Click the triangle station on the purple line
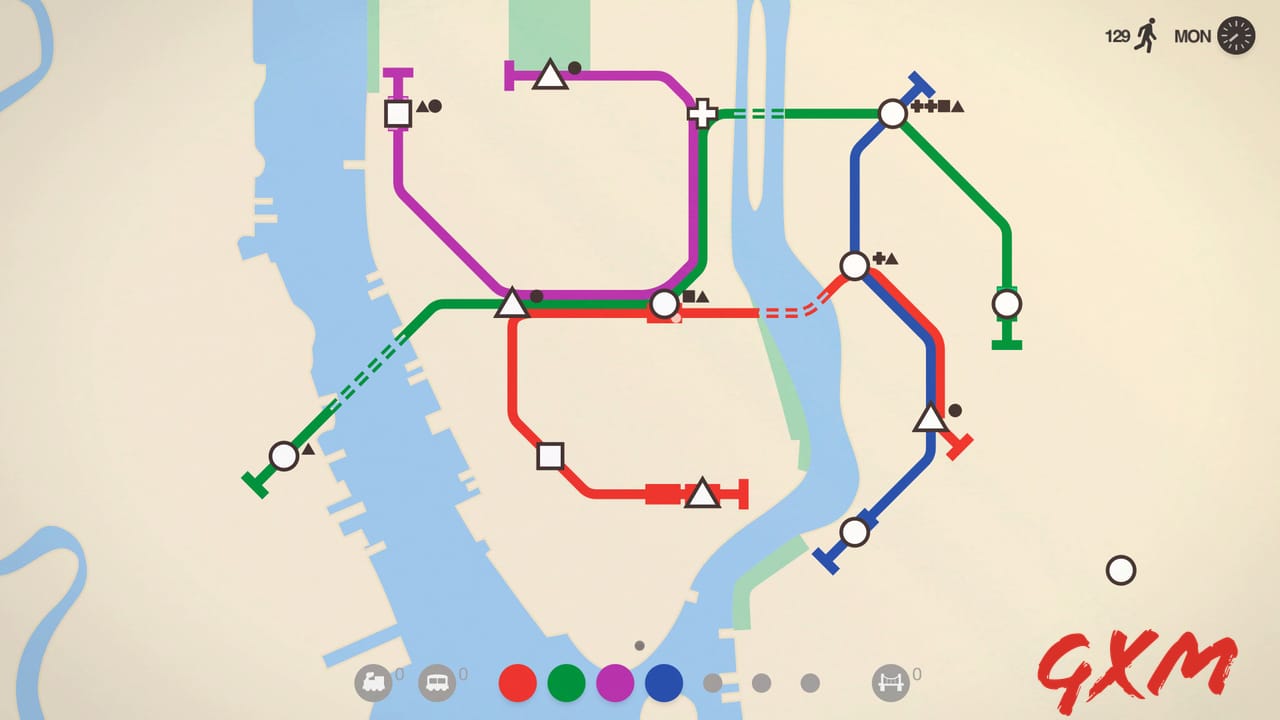 [x=551, y=73]
